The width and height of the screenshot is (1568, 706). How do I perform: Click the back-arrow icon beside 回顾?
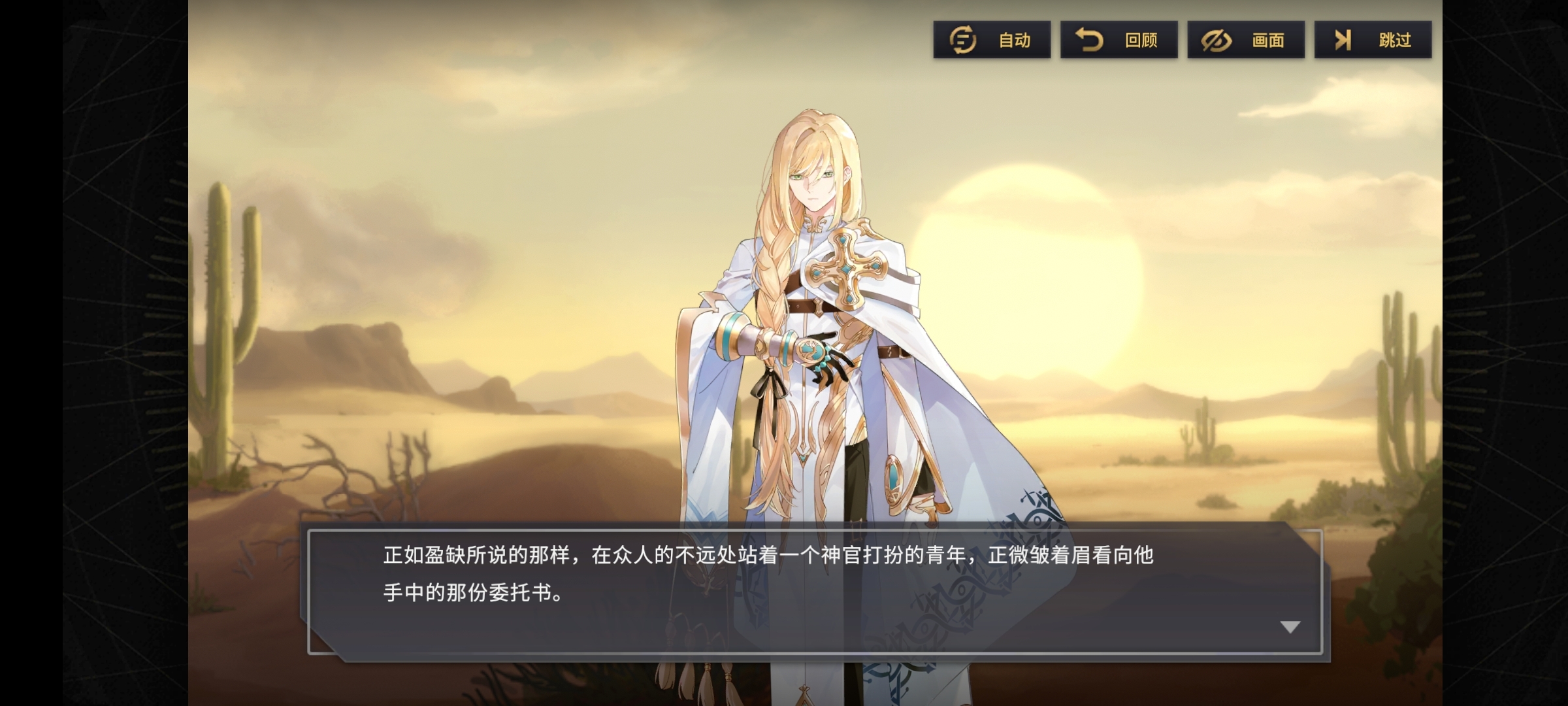pyautogui.click(x=1088, y=40)
